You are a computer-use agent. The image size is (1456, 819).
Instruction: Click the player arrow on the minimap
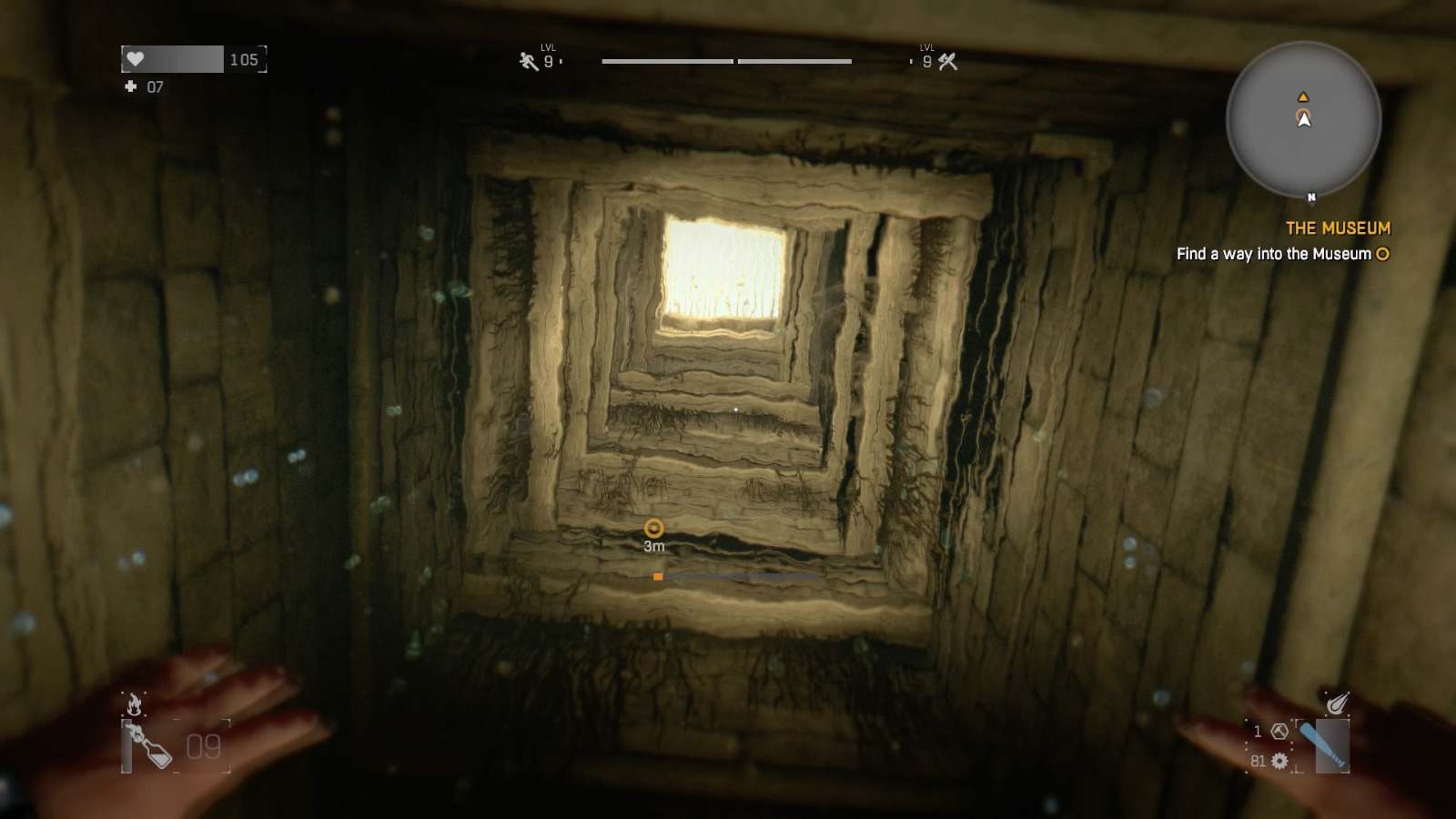(x=1305, y=119)
